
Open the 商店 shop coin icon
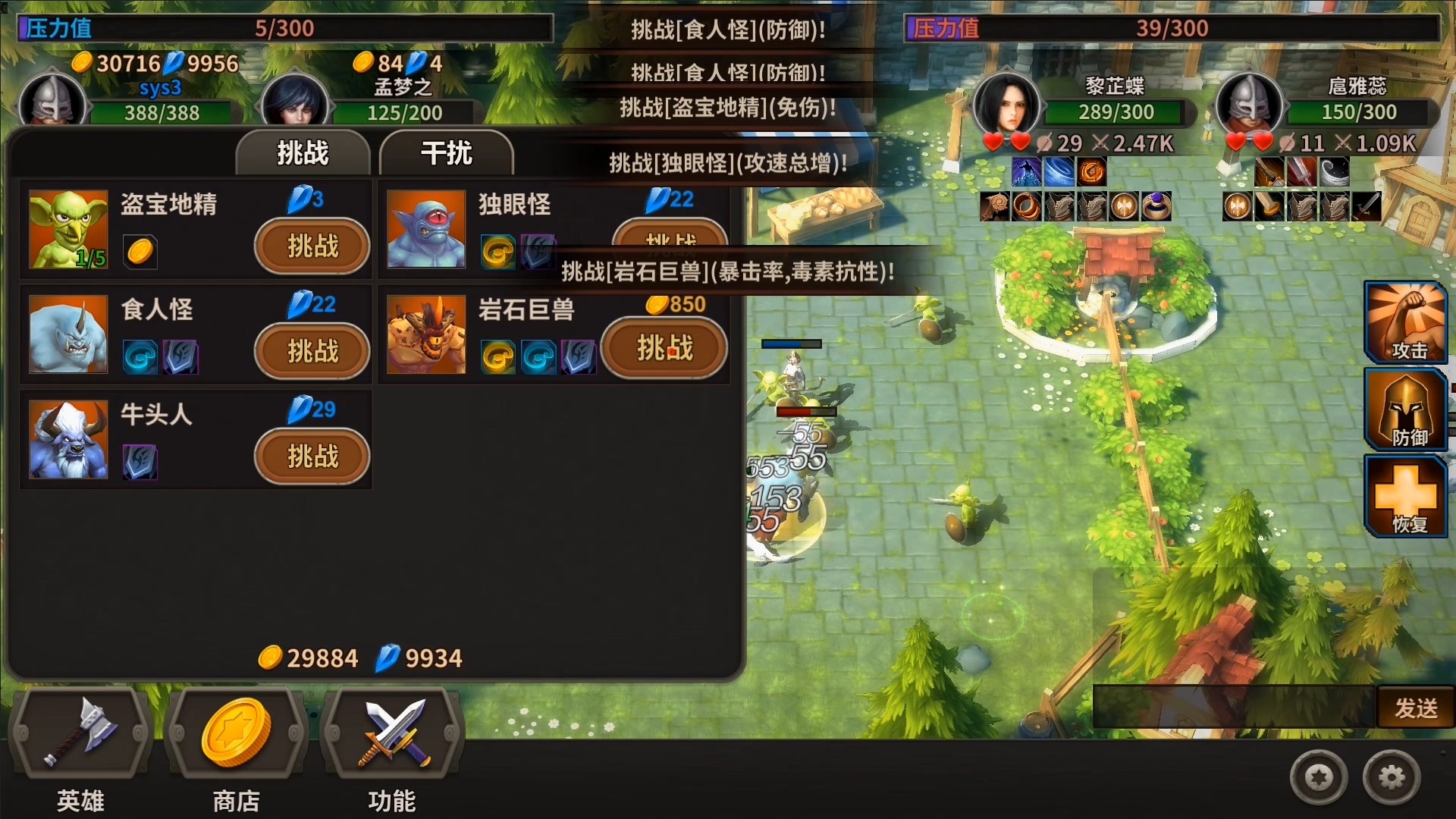point(235,732)
